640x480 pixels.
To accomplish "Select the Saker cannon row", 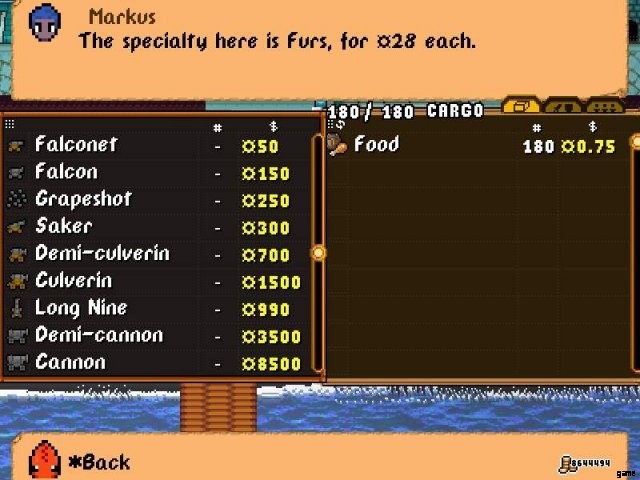I will click(x=63, y=226).
